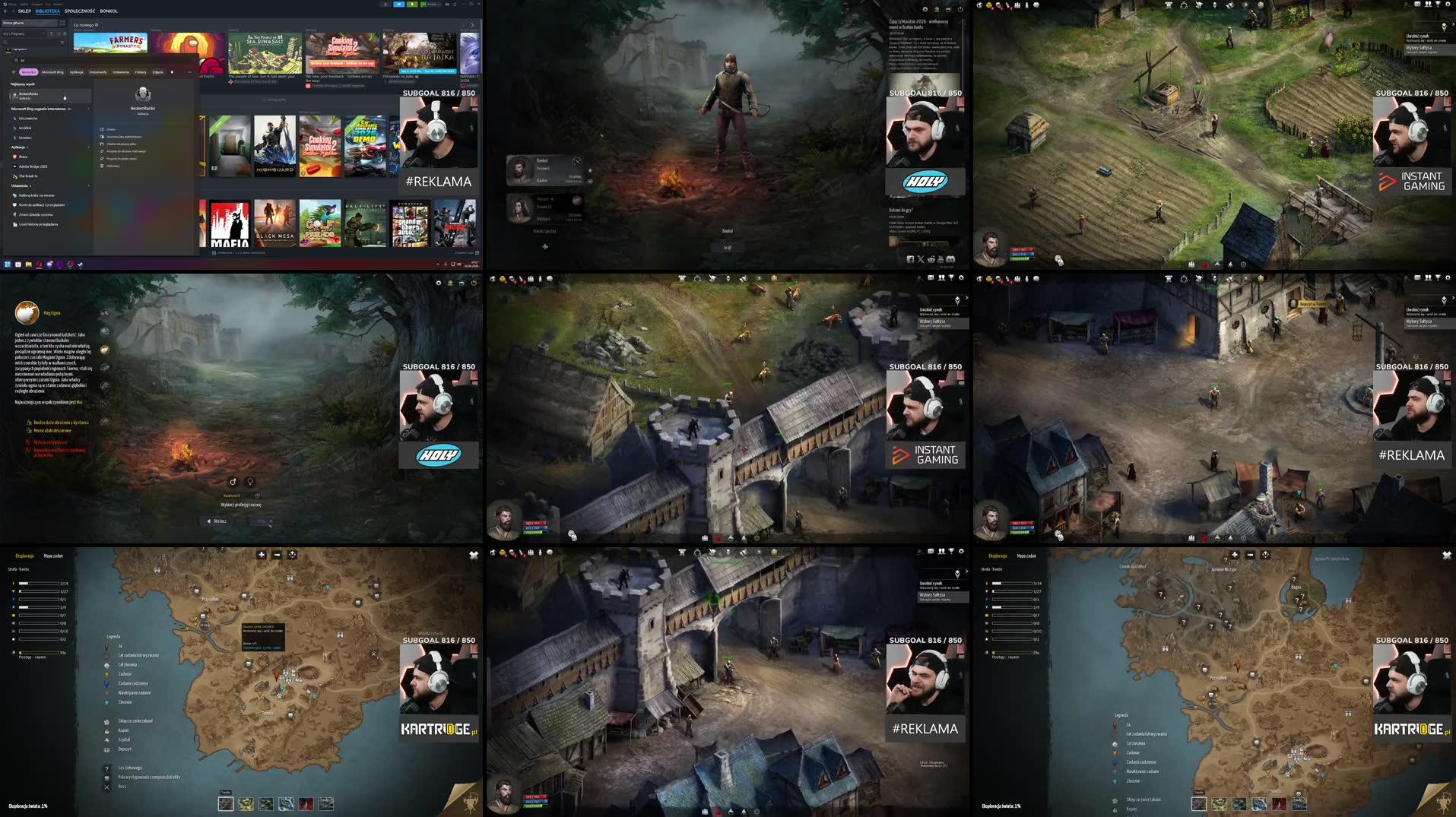
Task: Click the friends icon in the HUD top-right
Action: point(941,278)
